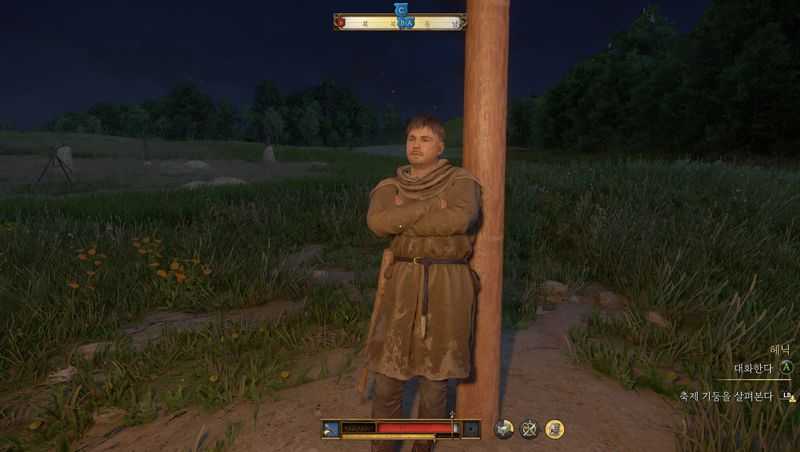
Task: Click the compass bar
Action: [x=400, y=22]
